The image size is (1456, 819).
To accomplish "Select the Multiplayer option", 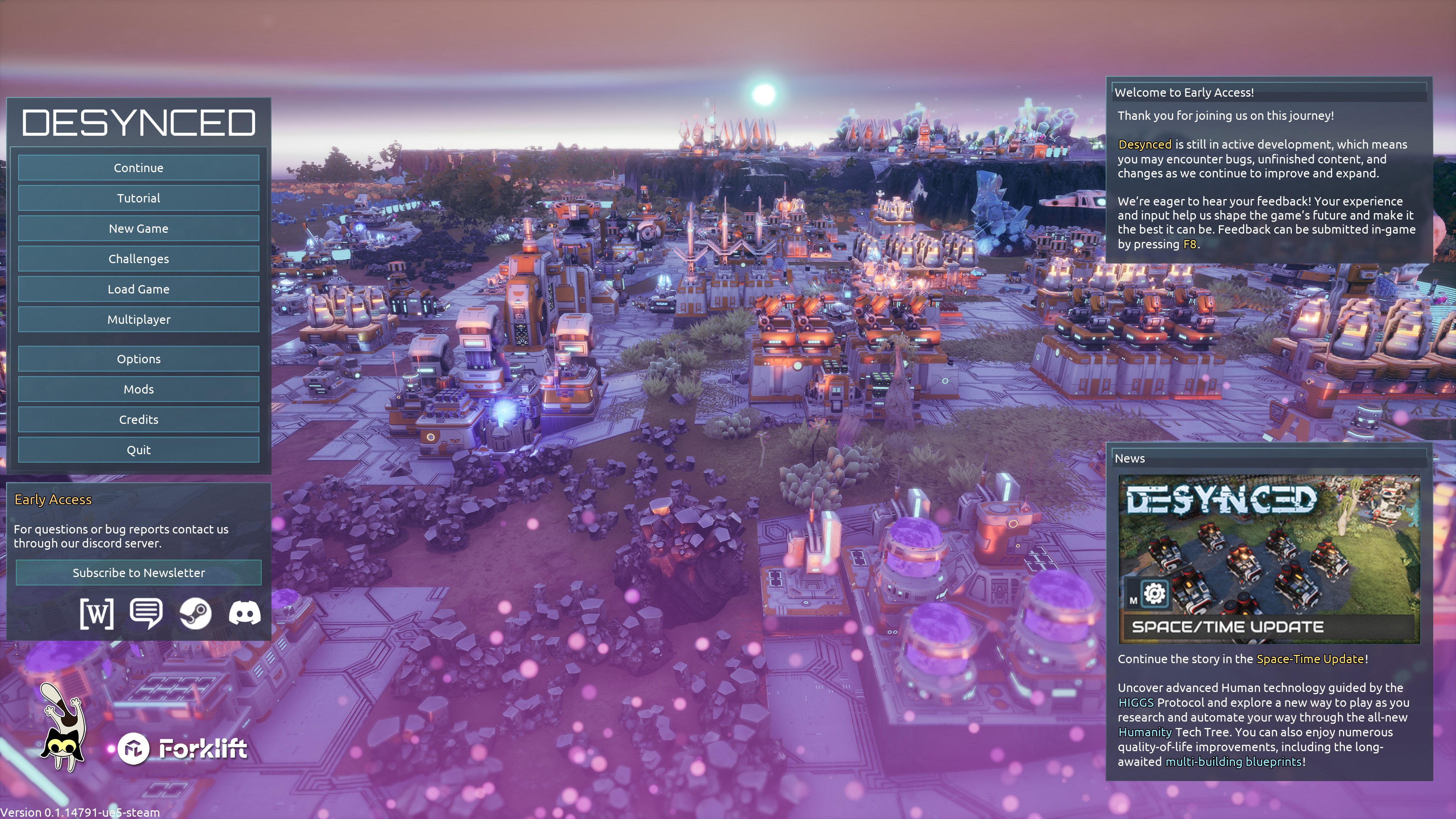I will coord(138,319).
